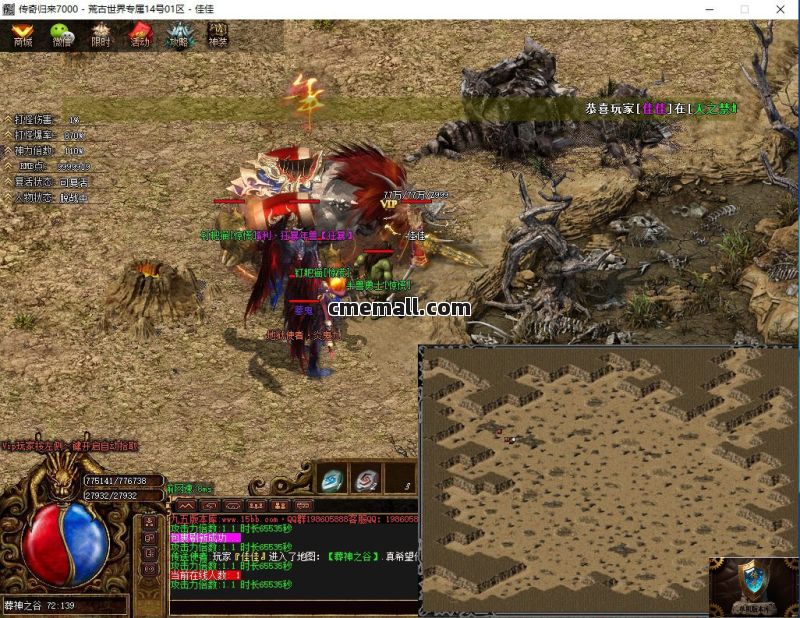This screenshot has height=618, width=800.
Task: Select the red swirl skill slot
Action: [x=366, y=479]
